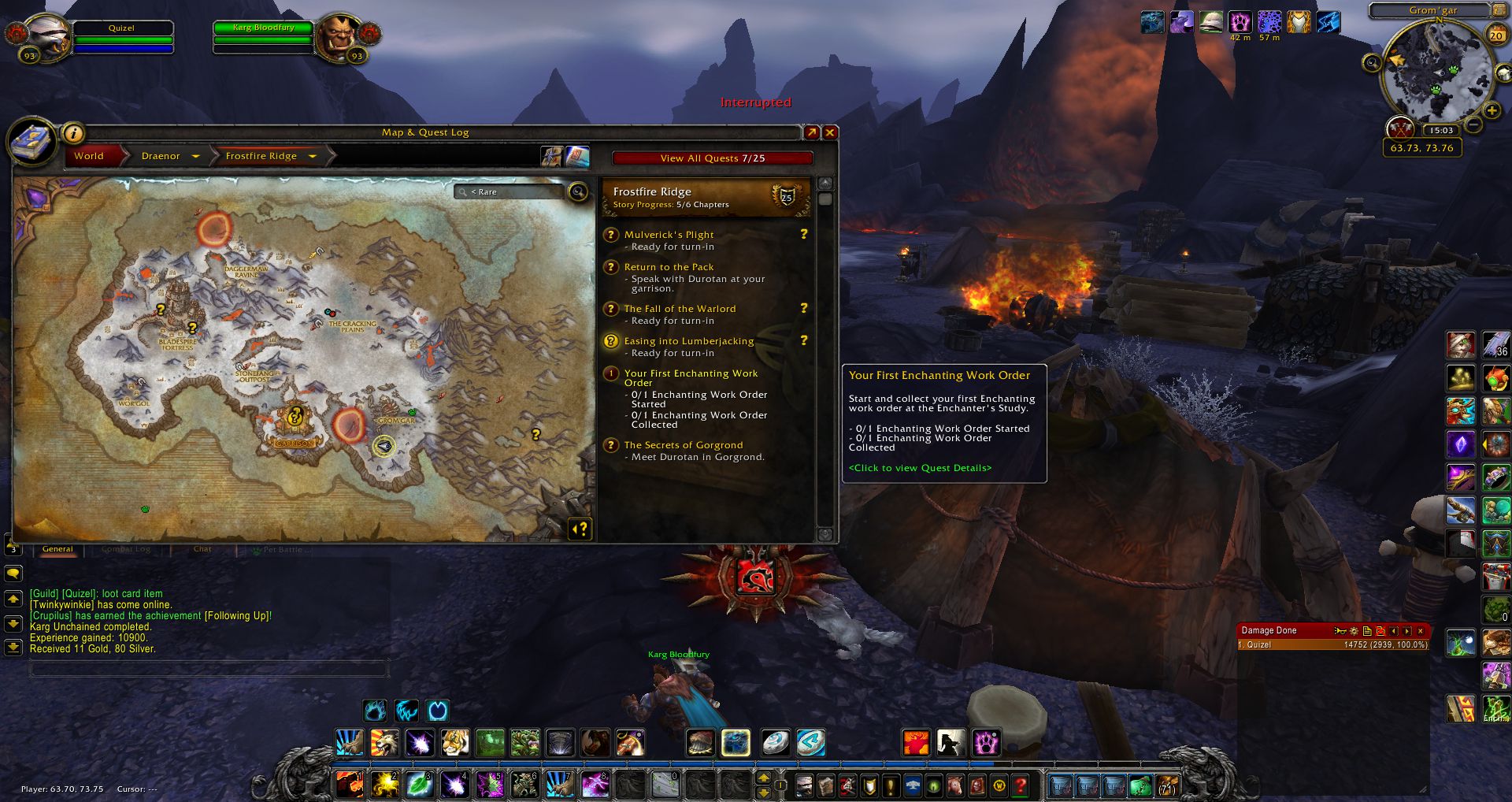1512x802 pixels.
Task: Open the Return to the Pack quest
Action: [x=669, y=267]
